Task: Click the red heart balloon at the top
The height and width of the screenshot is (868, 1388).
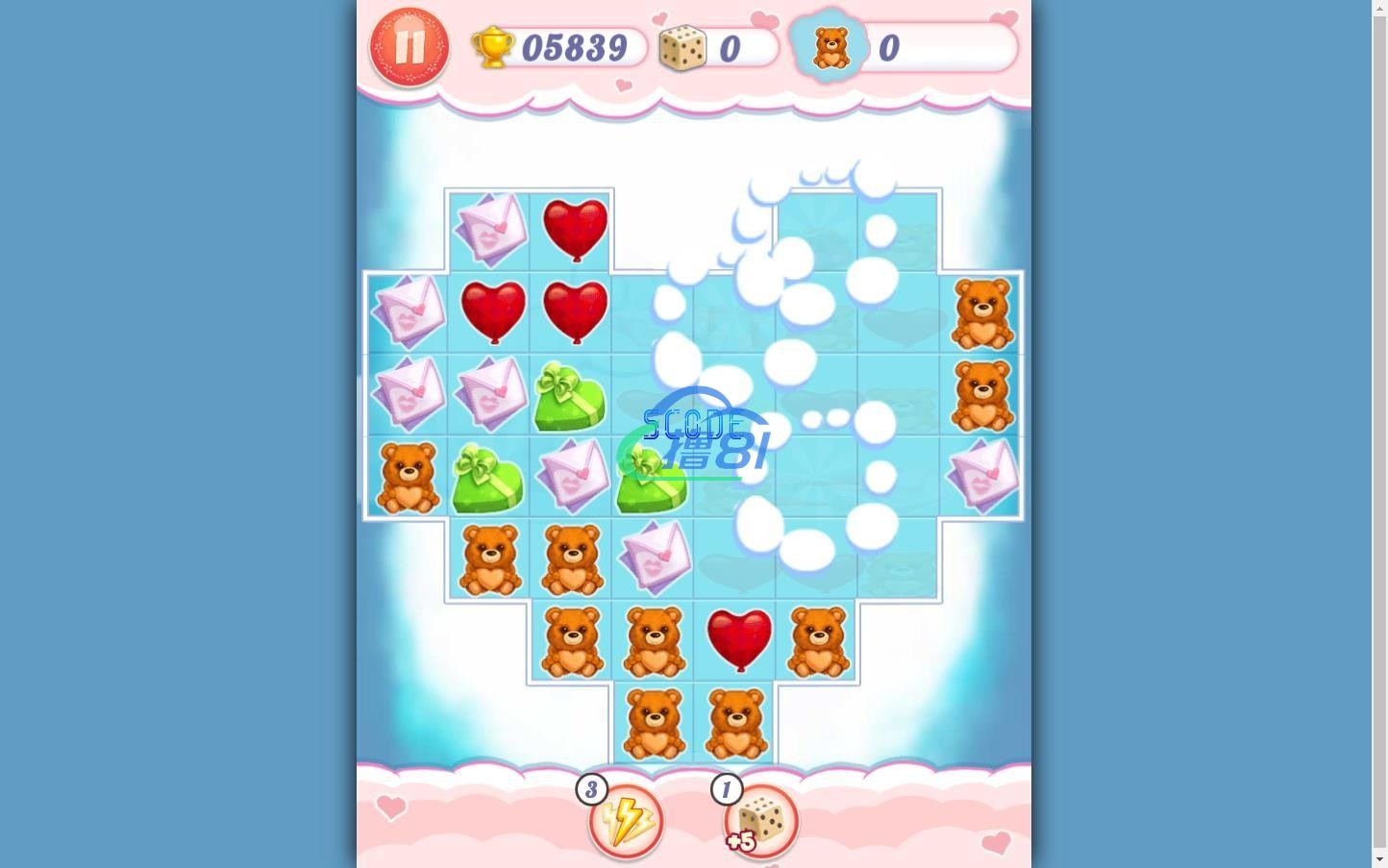Action: point(575,228)
